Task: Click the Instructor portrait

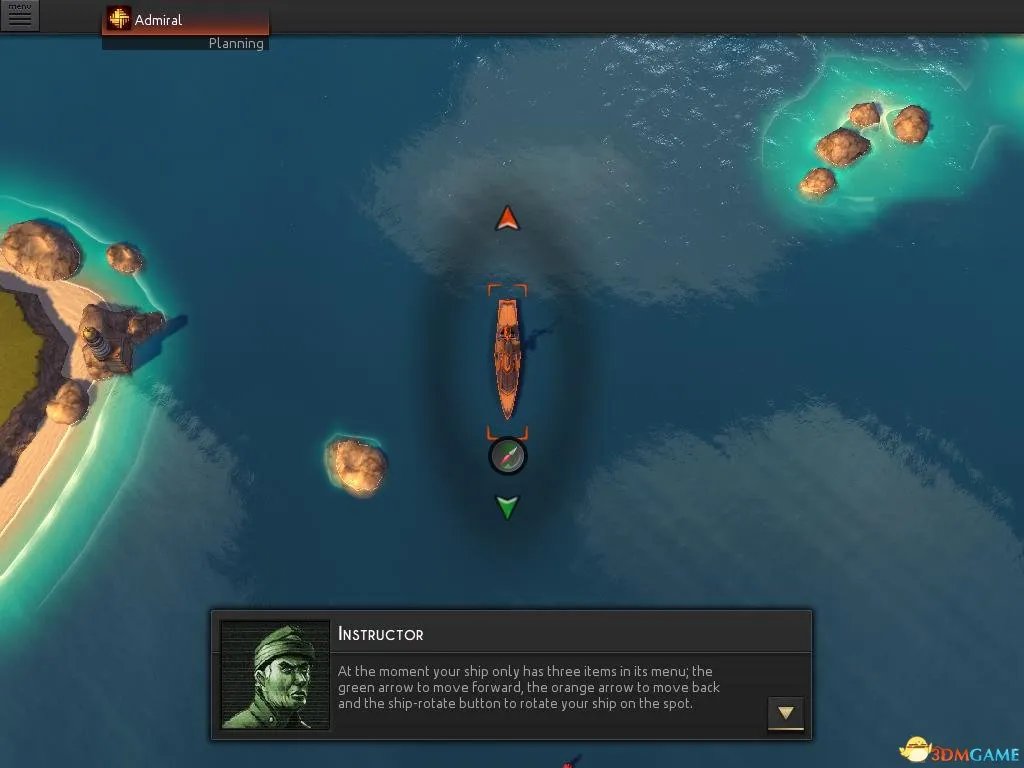Action: pos(275,675)
